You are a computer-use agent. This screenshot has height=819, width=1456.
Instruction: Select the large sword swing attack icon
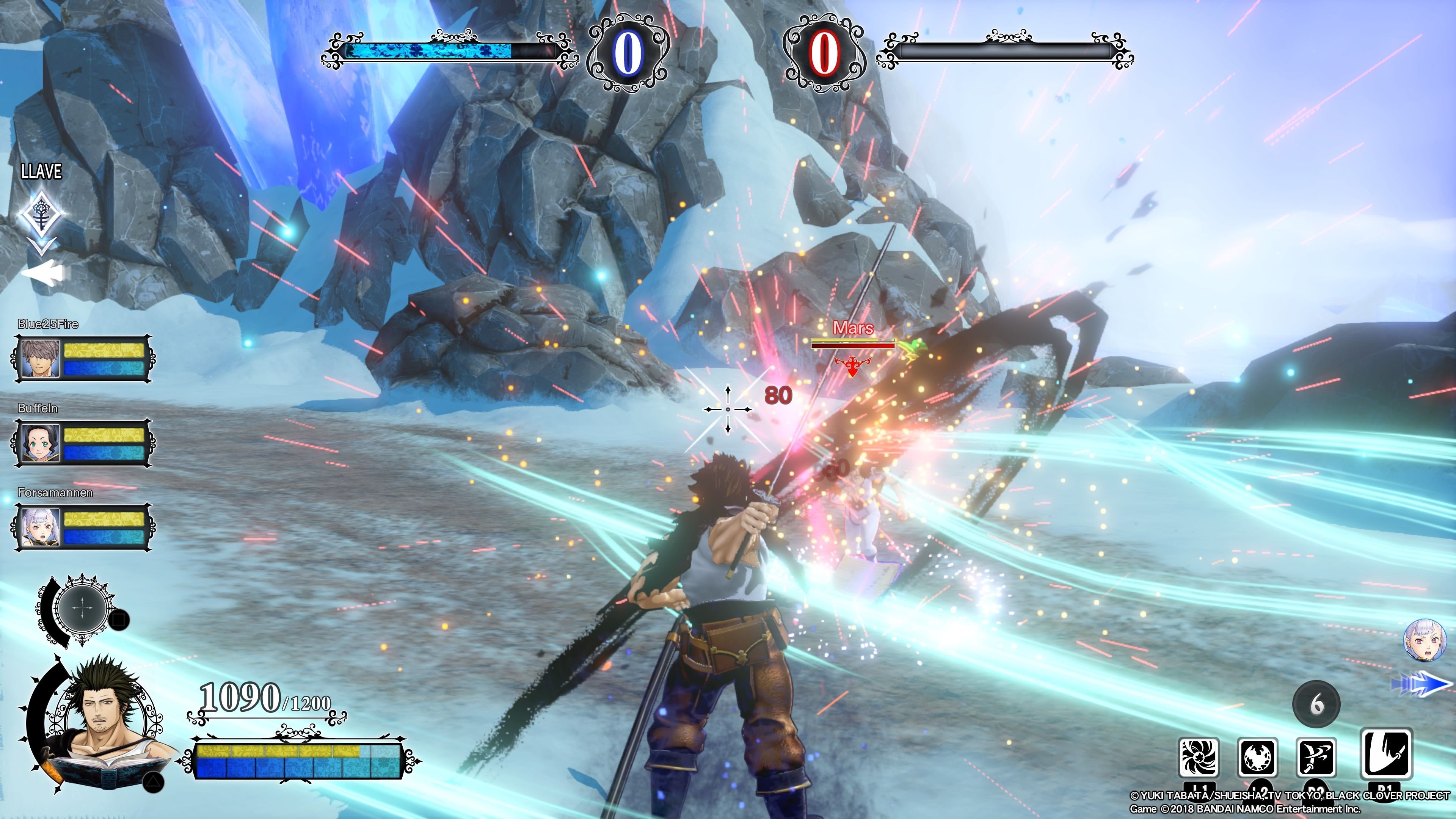[x=1387, y=754]
